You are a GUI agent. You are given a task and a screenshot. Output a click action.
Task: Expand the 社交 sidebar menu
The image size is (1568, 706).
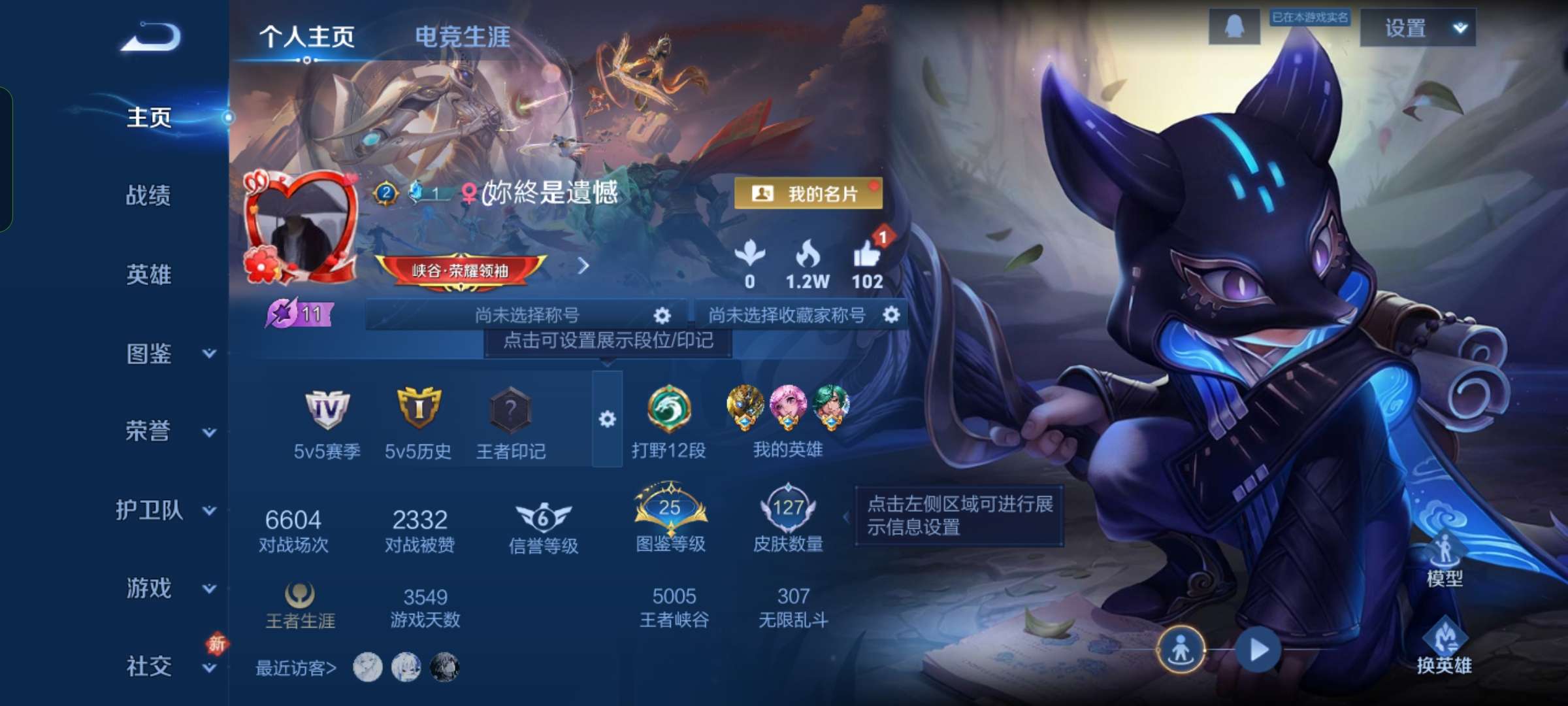(148, 667)
